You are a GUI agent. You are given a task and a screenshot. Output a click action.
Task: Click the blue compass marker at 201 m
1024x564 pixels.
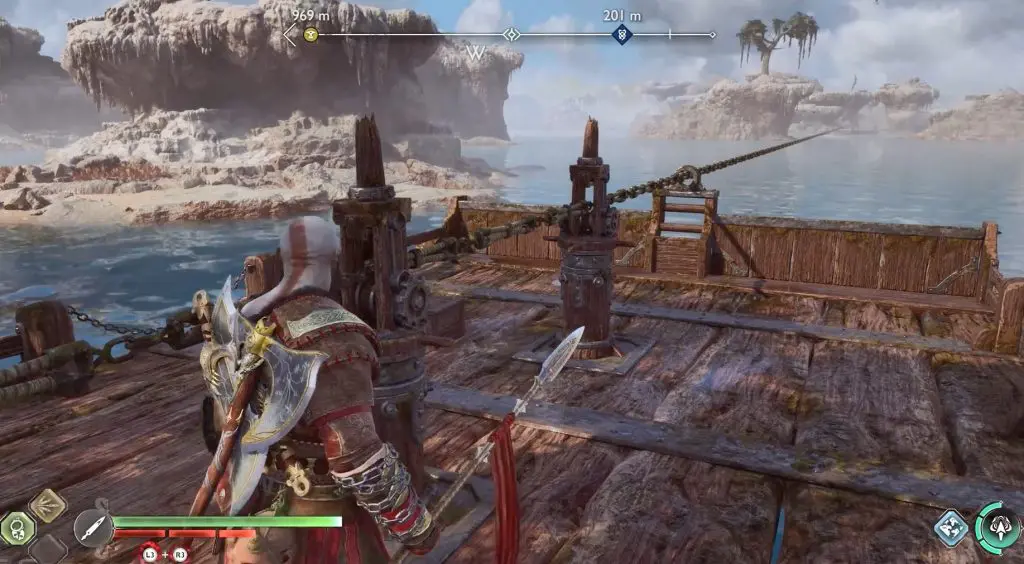621,35
